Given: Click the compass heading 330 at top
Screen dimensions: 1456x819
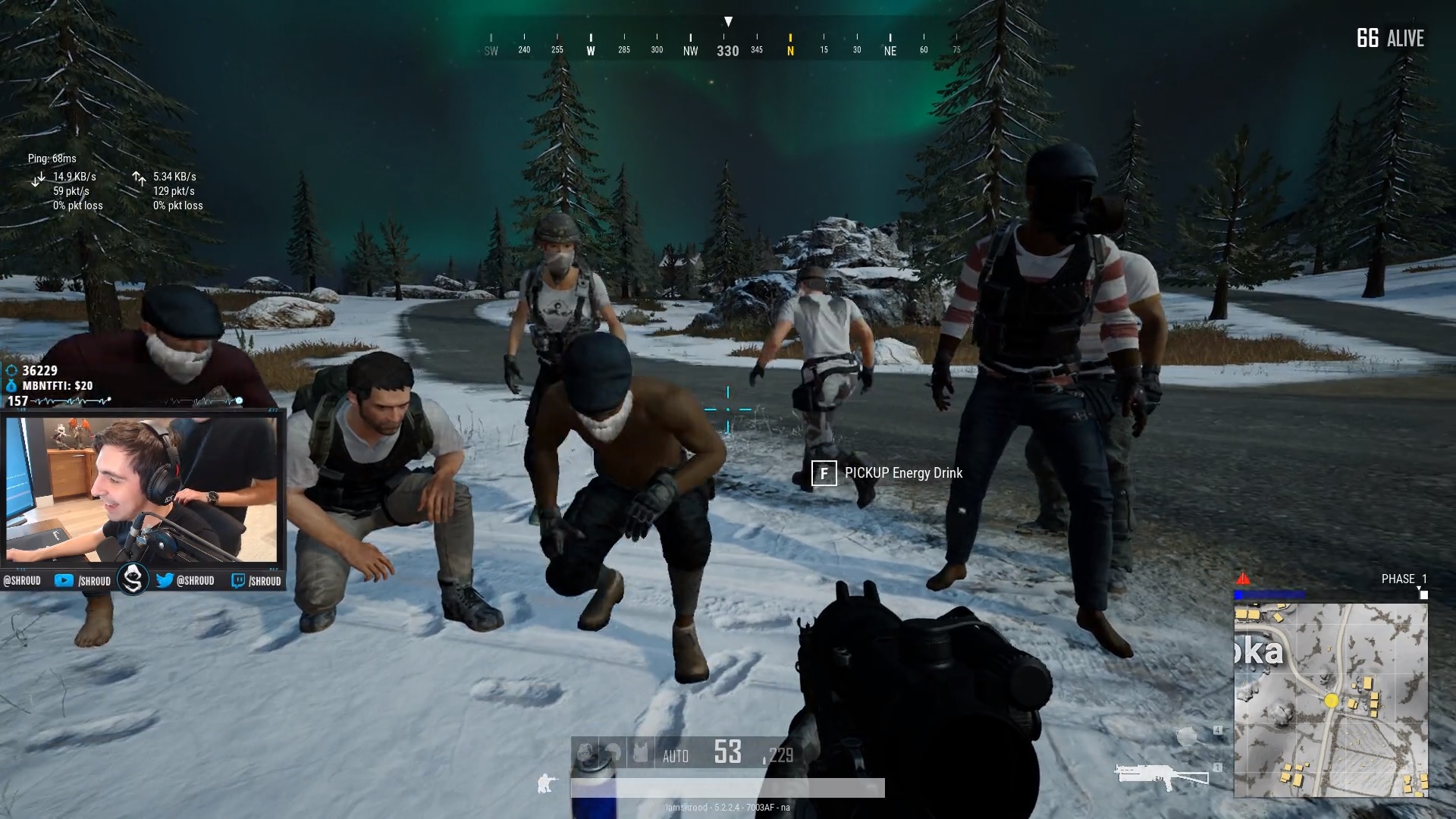Looking at the screenshot, I should click(x=727, y=51).
